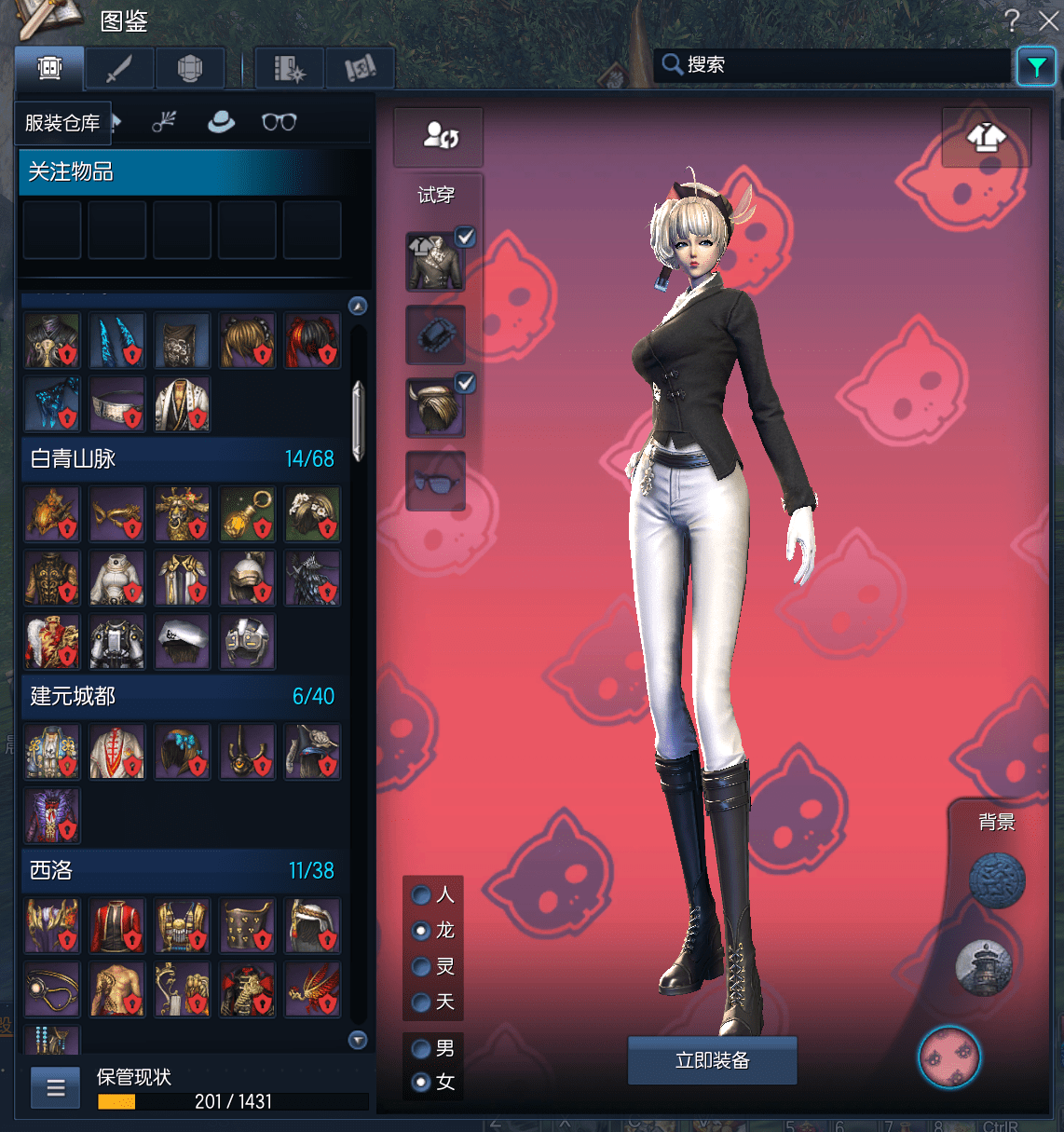Choose the temple building background
This screenshot has height=1132, width=1064.
(984, 966)
